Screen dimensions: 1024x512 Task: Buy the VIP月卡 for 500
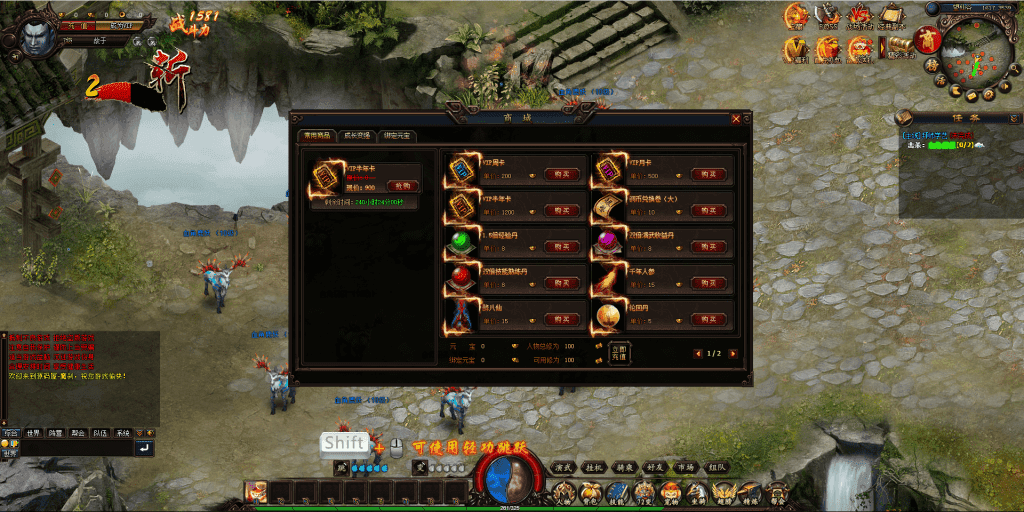click(x=709, y=174)
